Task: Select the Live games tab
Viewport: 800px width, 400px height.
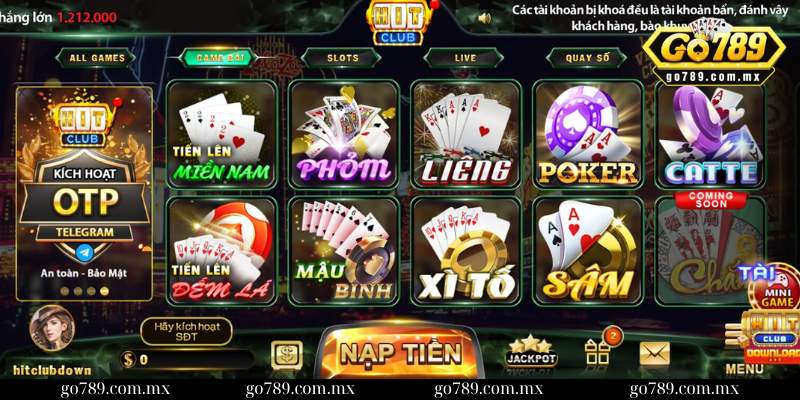Action: click(x=465, y=58)
